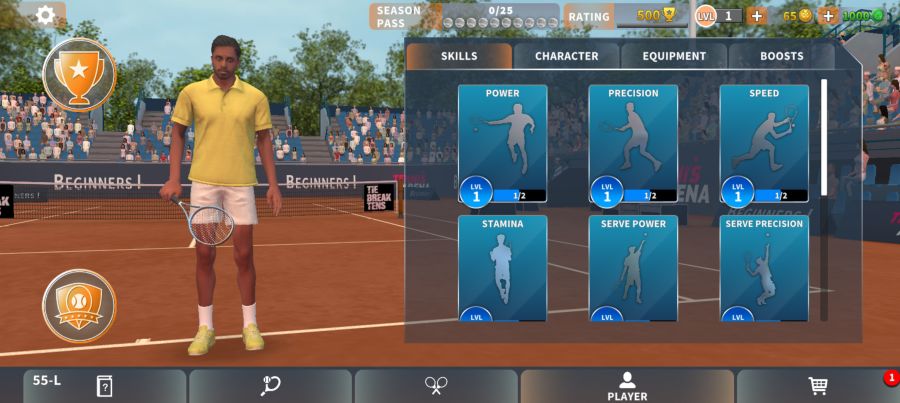Pick the Speed skill card
The height and width of the screenshot is (403, 900).
pyautogui.click(x=764, y=143)
